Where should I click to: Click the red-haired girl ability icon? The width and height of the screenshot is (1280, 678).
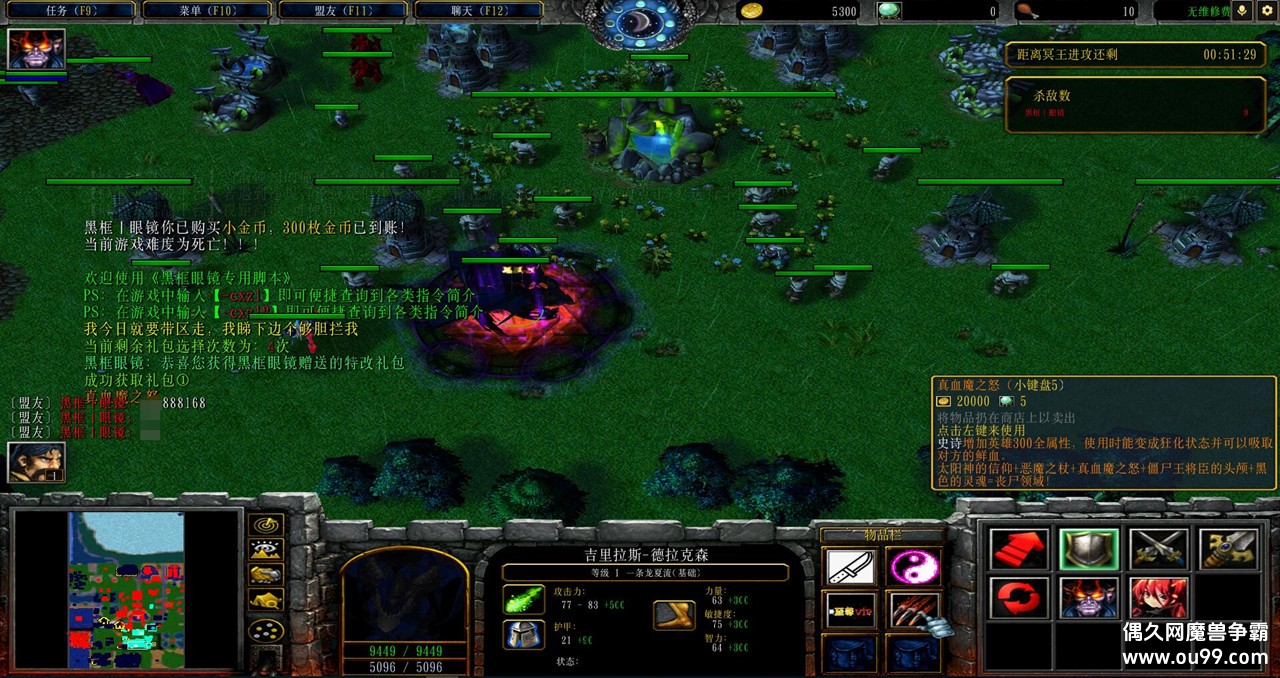pos(1158,597)
